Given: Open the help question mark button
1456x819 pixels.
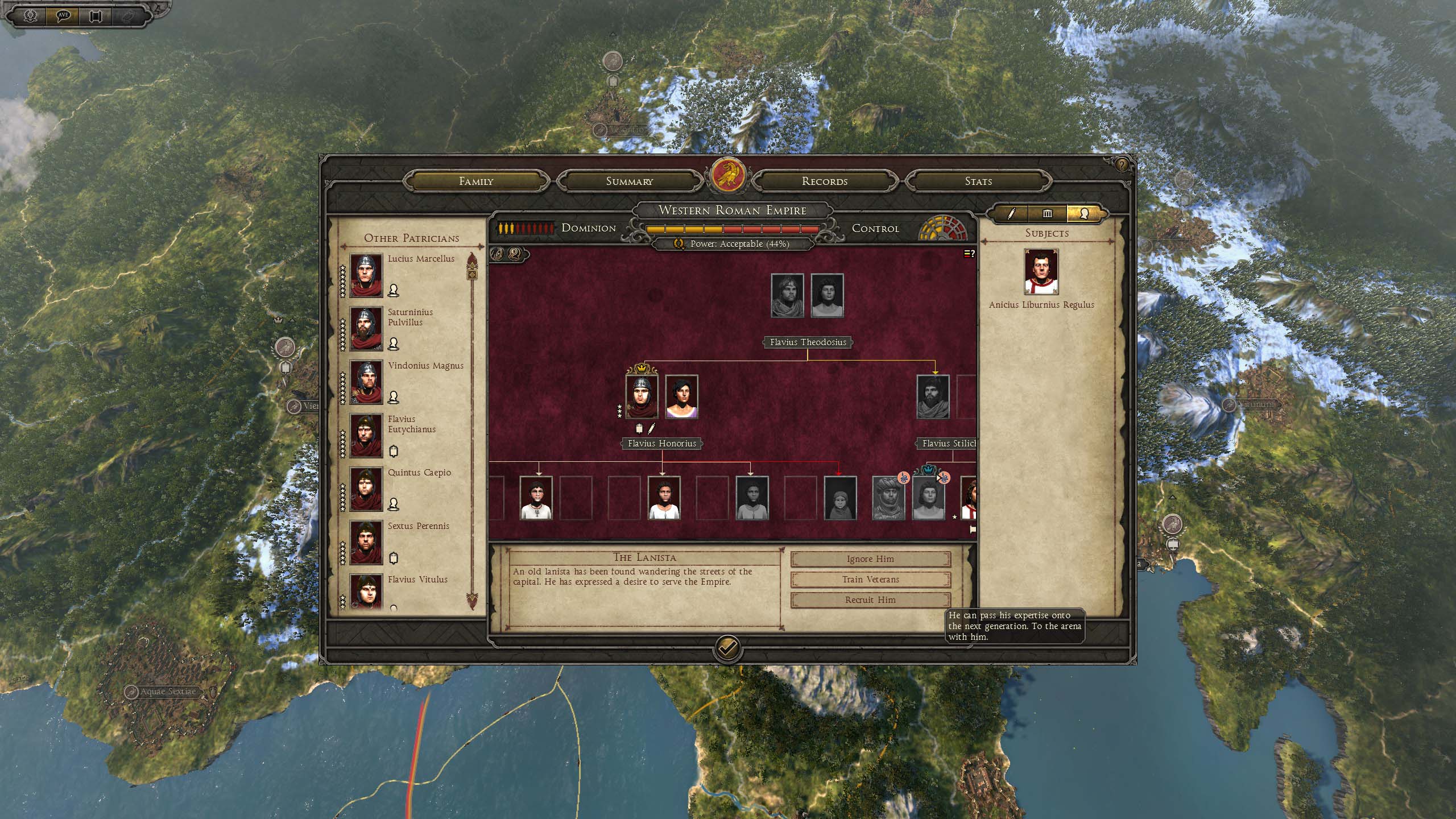Looking at the screenshot, I should coord(1121,165).
